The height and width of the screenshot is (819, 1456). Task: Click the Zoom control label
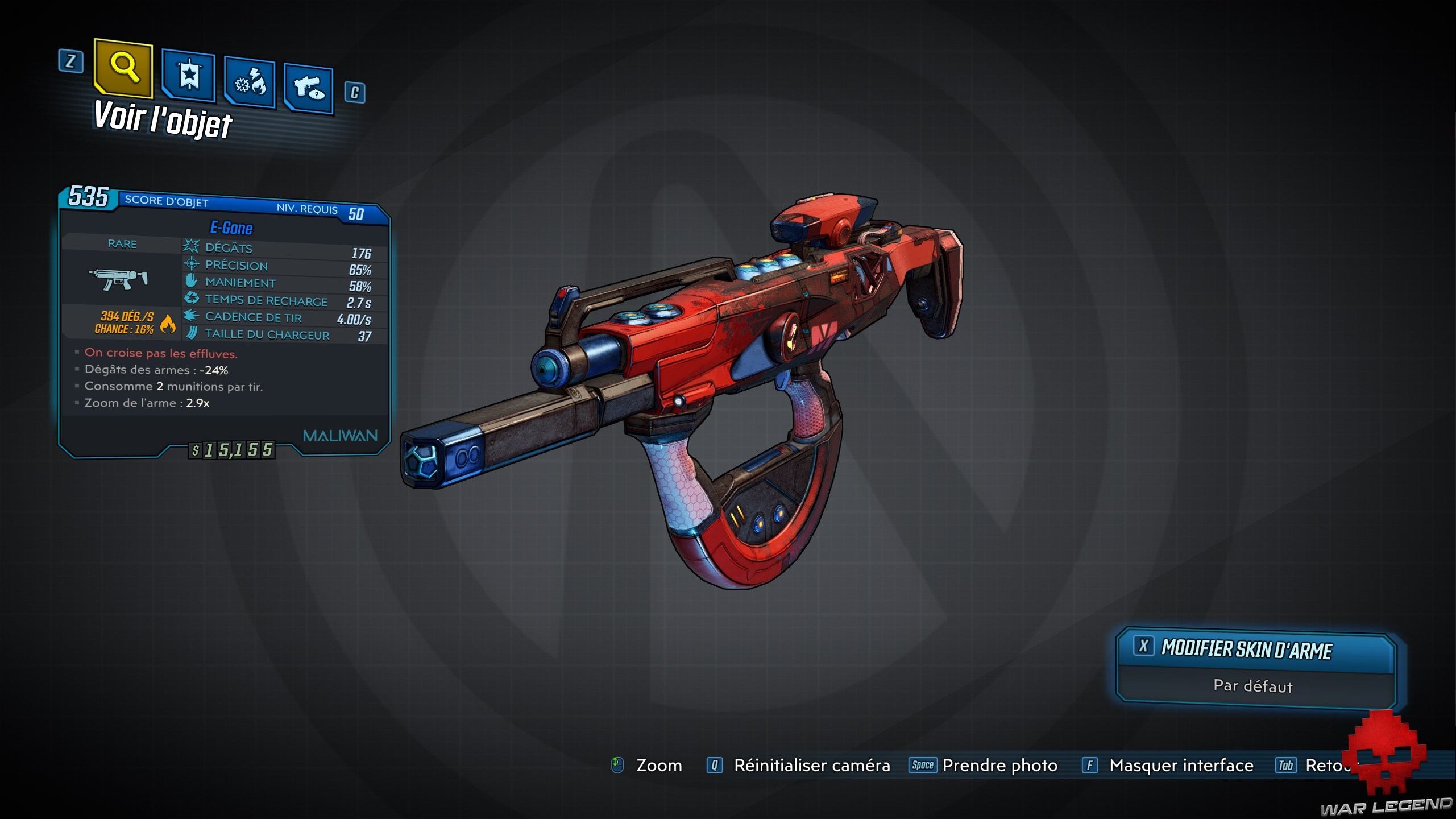658,766
